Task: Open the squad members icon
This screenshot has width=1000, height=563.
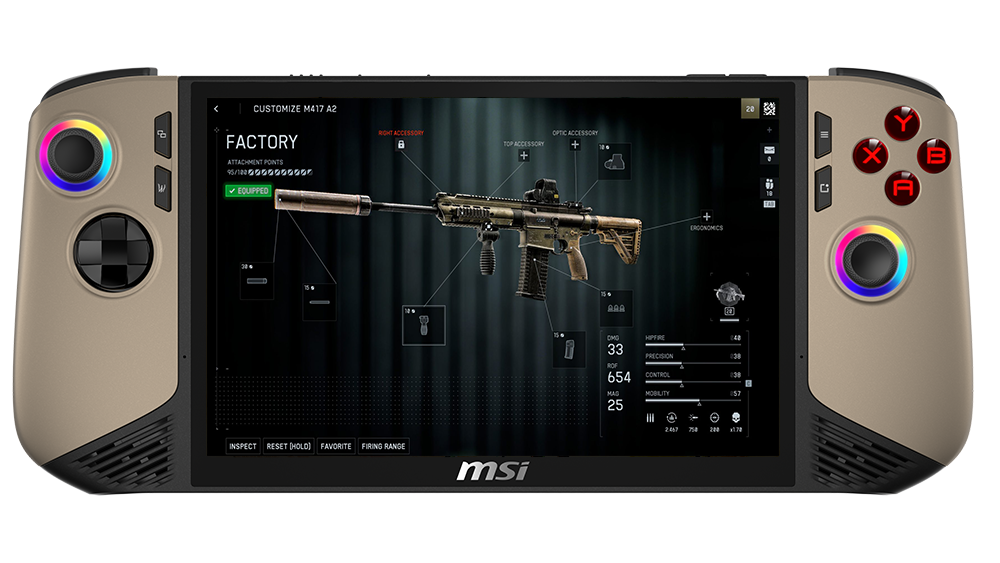Action: coord(768,185)
